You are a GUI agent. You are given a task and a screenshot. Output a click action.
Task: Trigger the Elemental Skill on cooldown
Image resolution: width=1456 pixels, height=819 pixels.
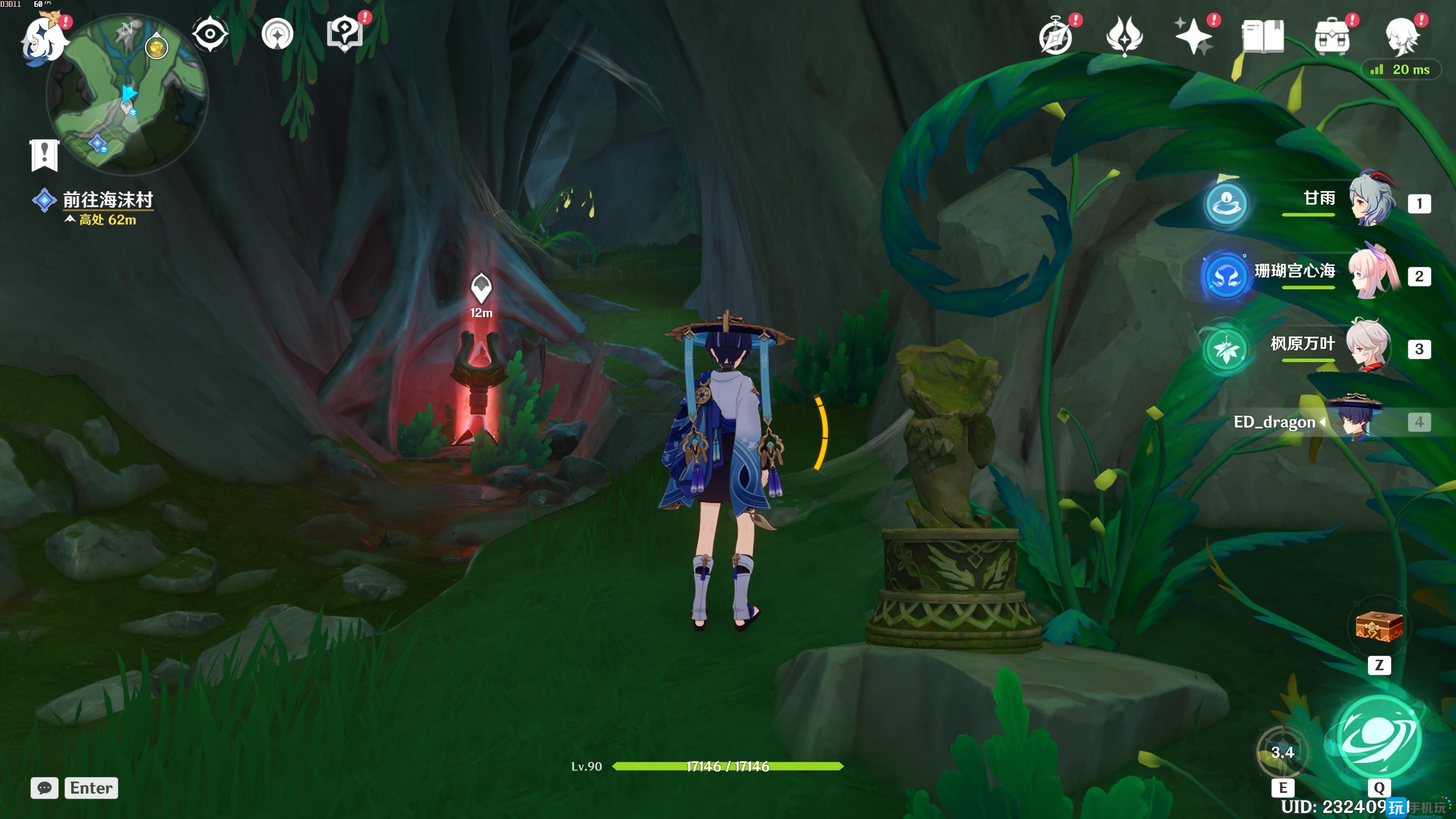click(1282, 752)
